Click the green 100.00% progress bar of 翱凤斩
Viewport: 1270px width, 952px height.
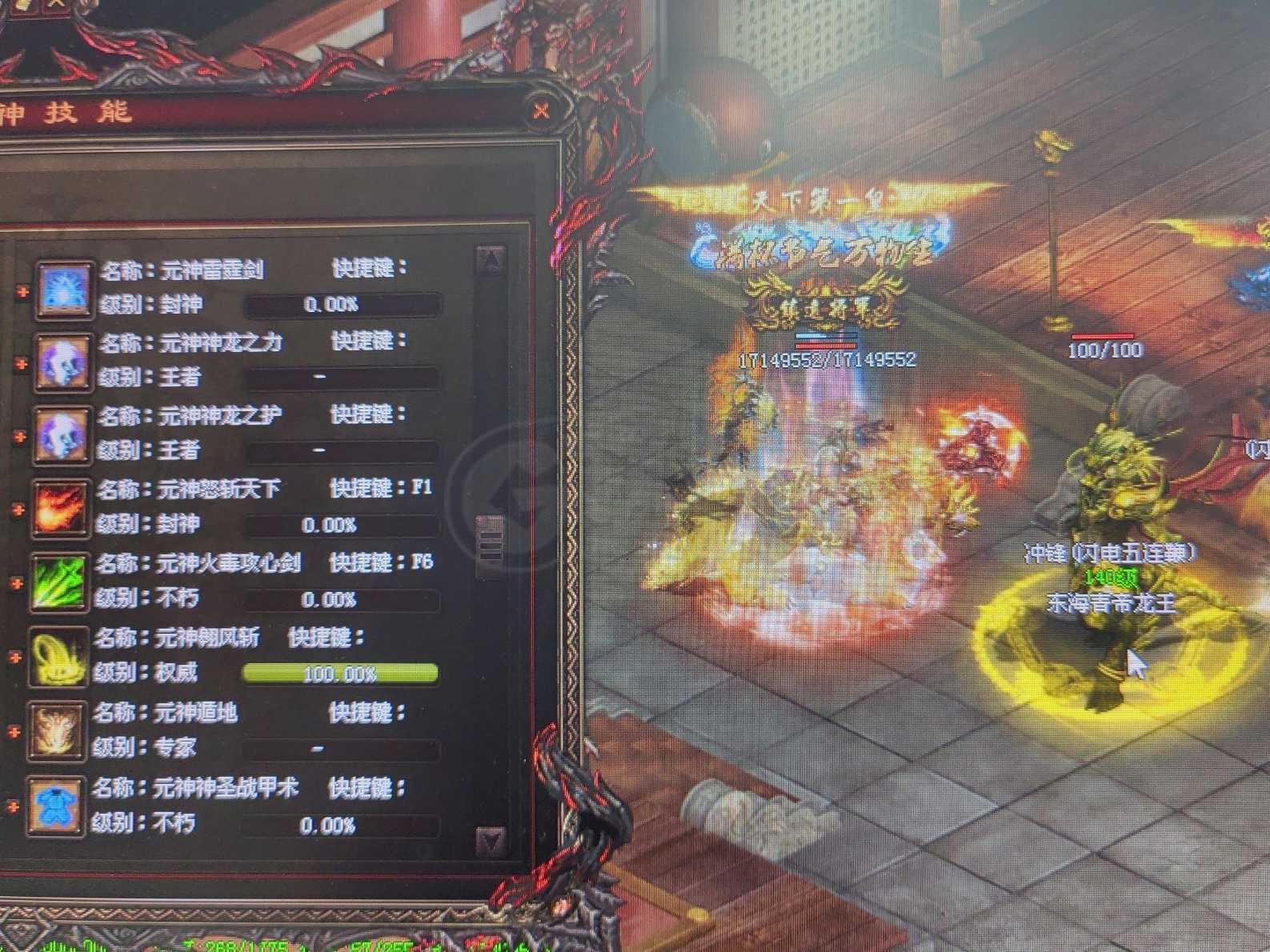click(342, 674)
